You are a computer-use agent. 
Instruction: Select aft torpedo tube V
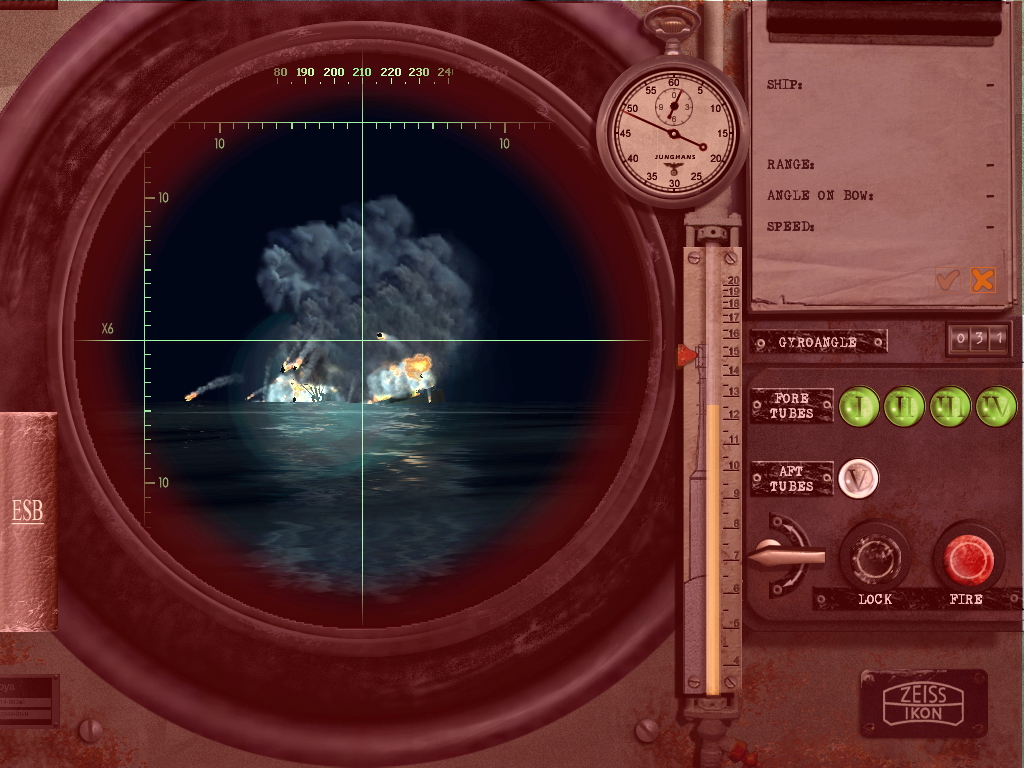pyautogui.click(x=857, y=478)
